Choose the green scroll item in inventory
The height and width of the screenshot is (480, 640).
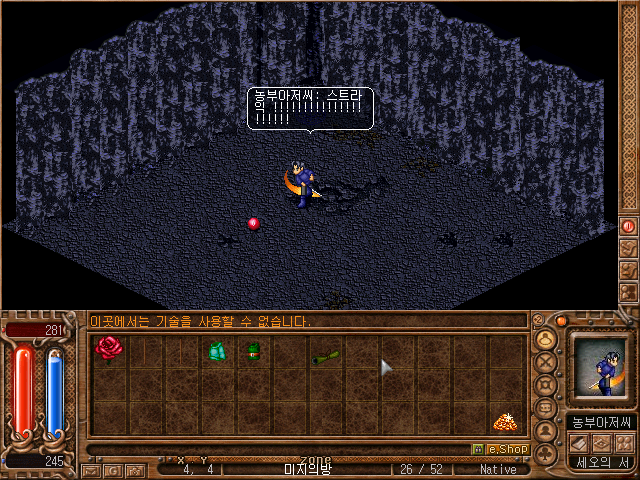click(x=326, y=356)
